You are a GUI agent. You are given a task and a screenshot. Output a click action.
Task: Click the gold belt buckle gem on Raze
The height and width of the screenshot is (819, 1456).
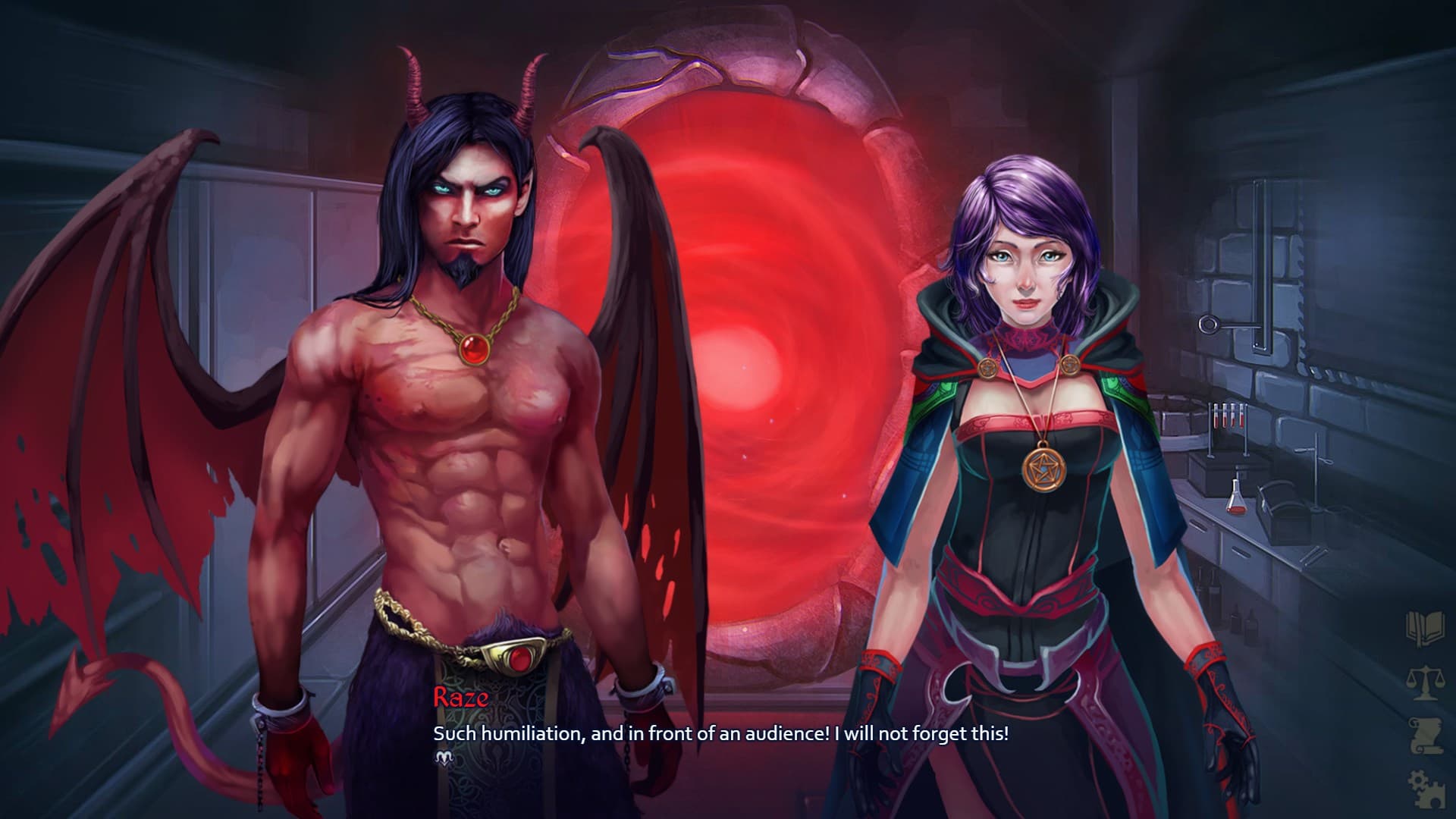coord(522,658)
